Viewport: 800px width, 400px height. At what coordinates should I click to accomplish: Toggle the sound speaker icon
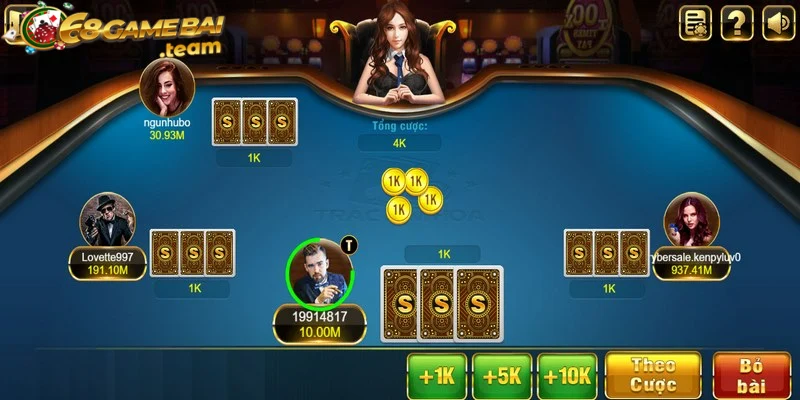(778, 22)
